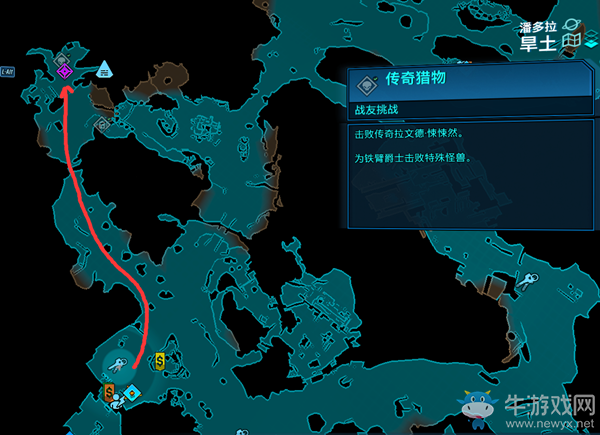Toggle the map layers stack icon
600x435 pixels.
(x=592, y=41)
